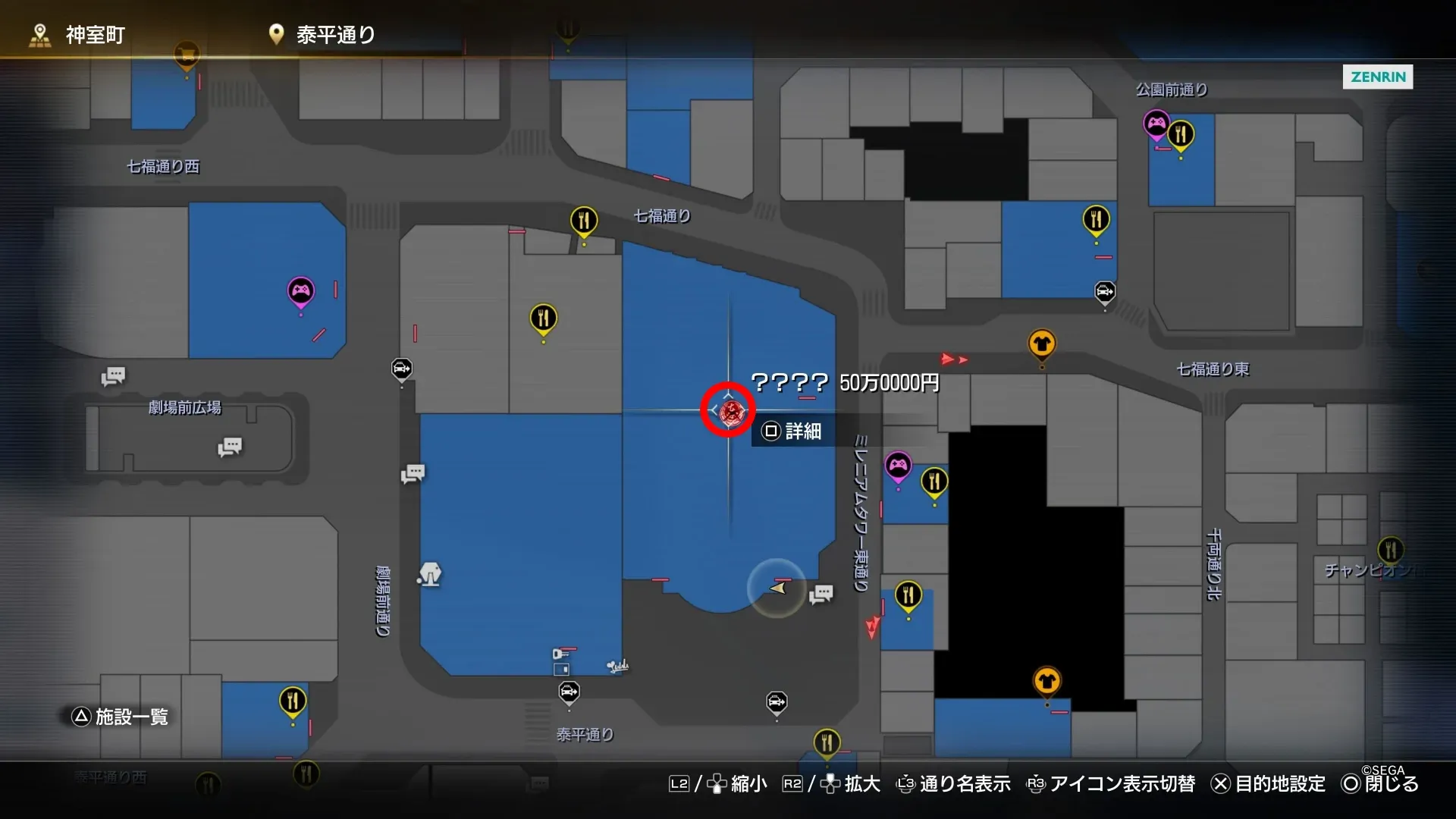Screen dimensions: 1456x819
Task: Click the pink game controller icon near 劇場前広場
Action: [x=301, y=290]
